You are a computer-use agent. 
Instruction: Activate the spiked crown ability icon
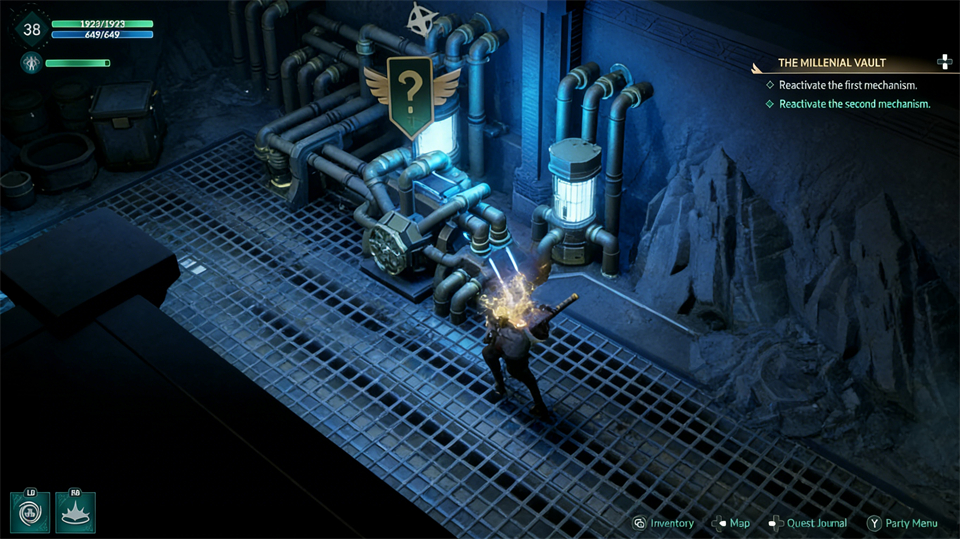coord(75,512)
